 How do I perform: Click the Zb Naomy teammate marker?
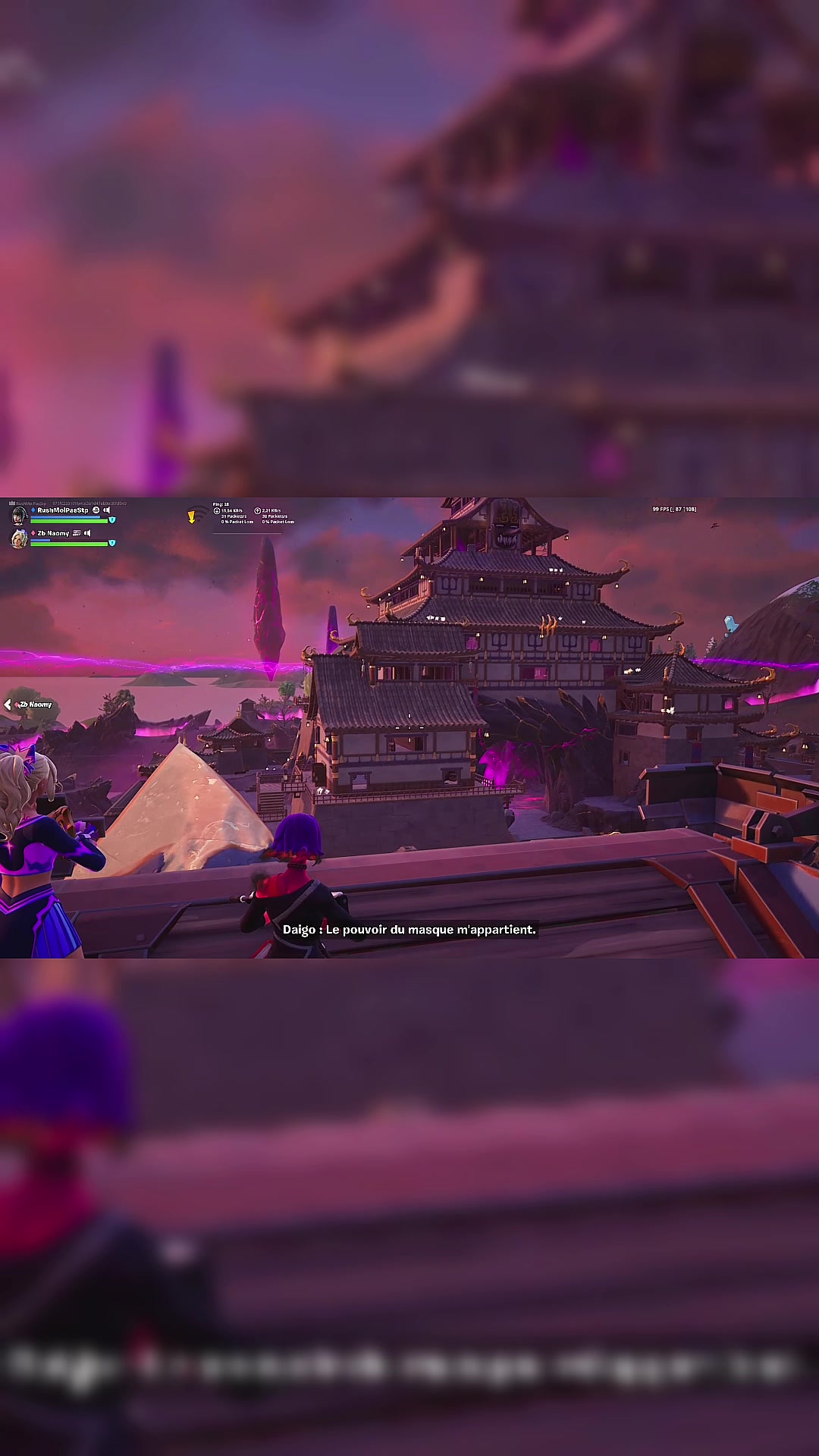click(x=30, y=704)
